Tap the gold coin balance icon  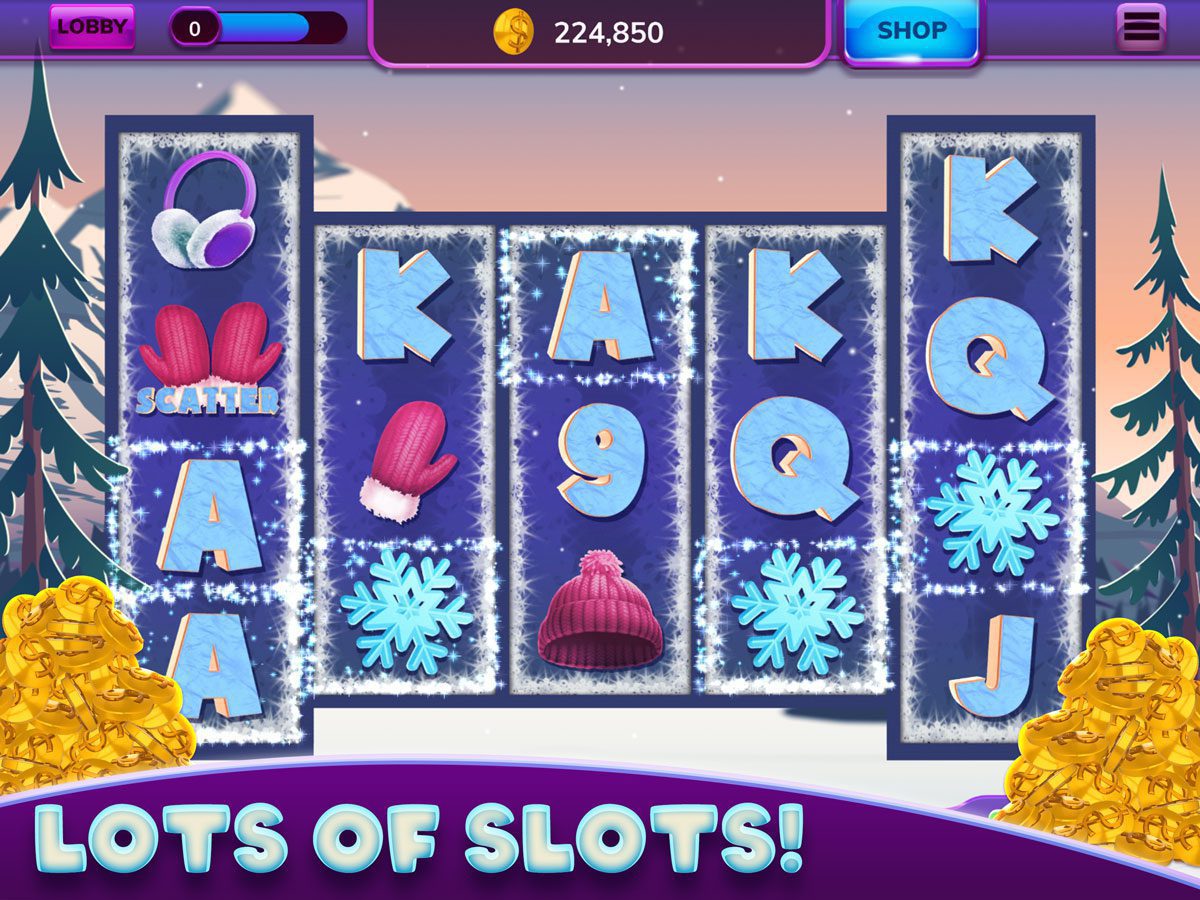tap(514, 33)
